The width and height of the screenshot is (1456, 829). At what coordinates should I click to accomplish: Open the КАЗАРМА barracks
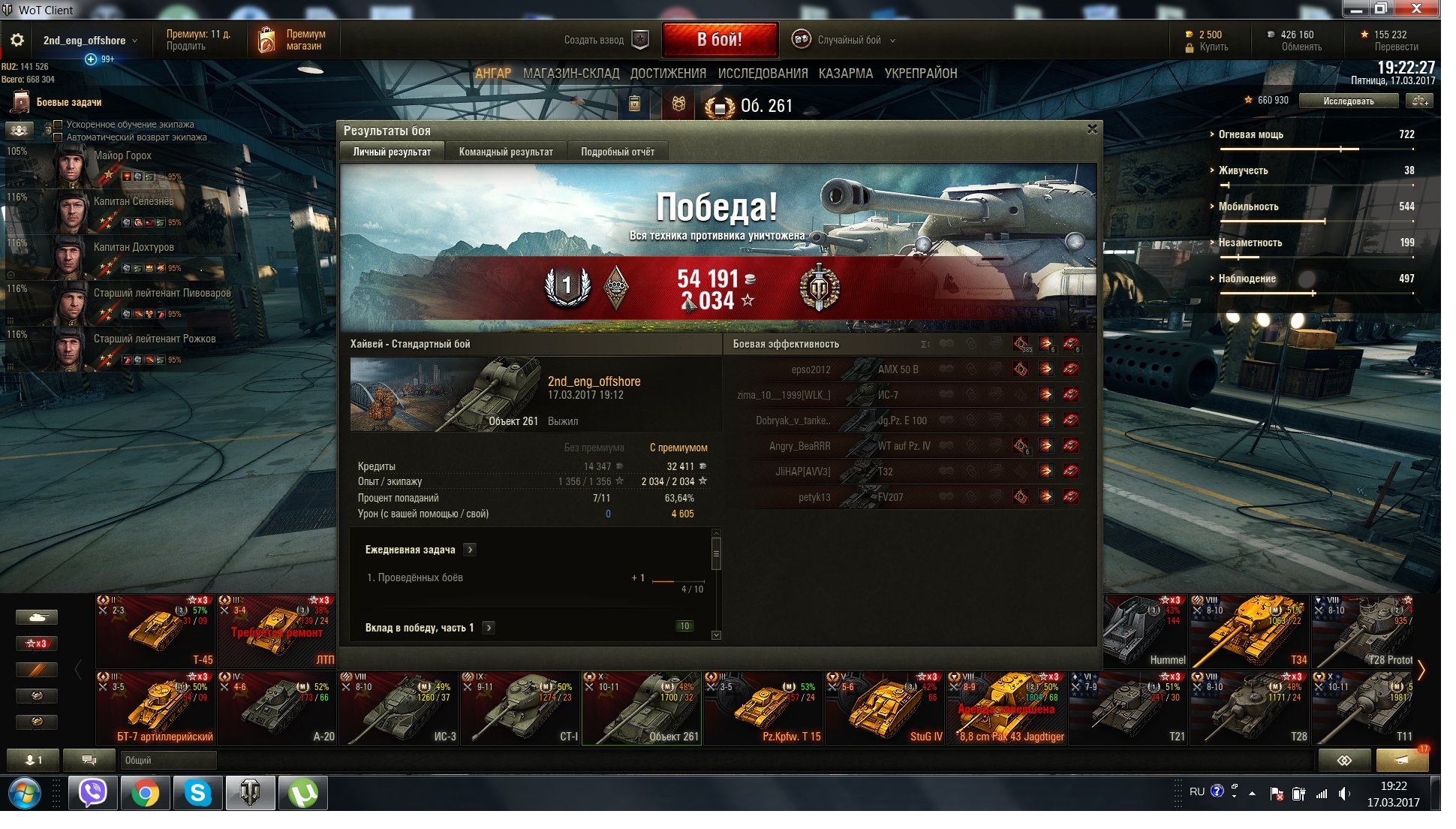(x=846, y=74)
